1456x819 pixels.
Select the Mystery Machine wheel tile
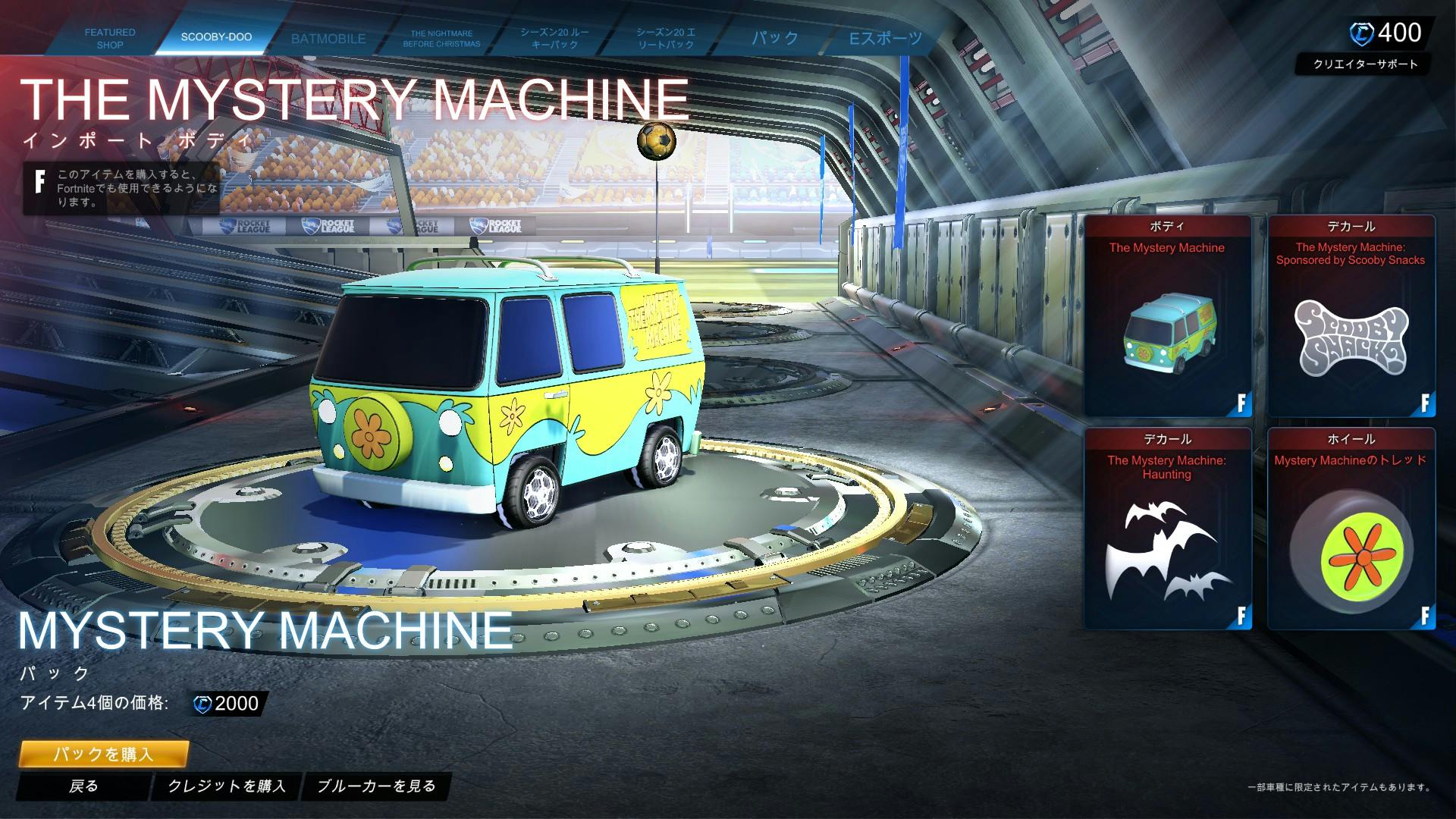pos(1351,529)
